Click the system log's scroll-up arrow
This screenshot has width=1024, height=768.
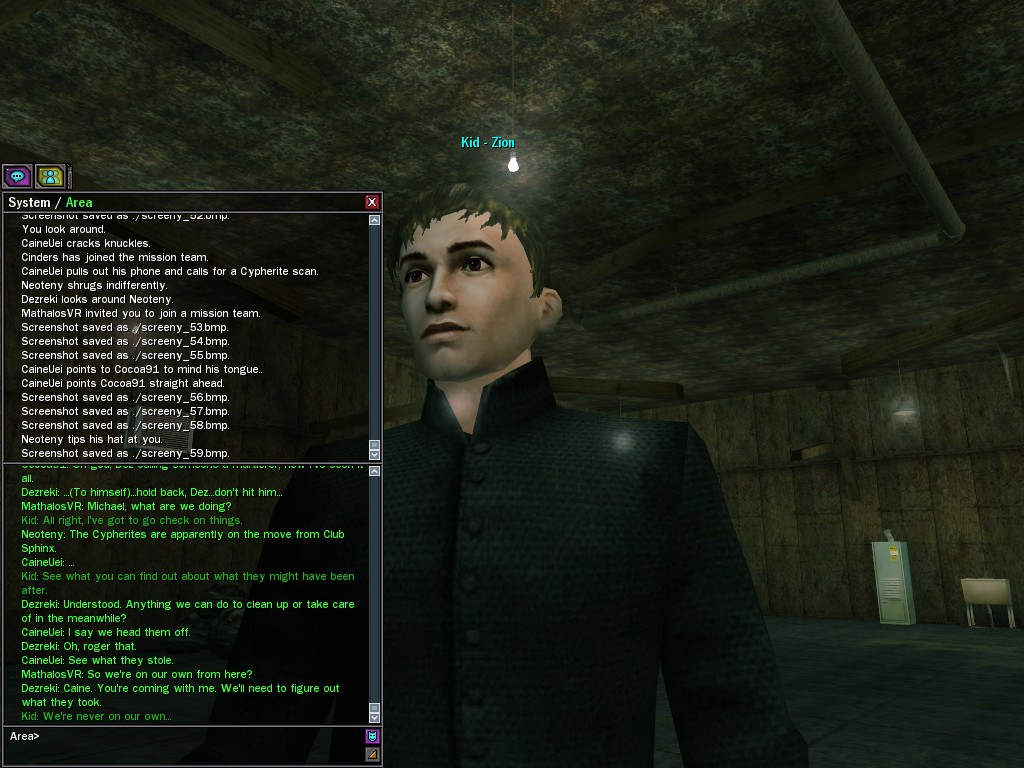(374, 220)
